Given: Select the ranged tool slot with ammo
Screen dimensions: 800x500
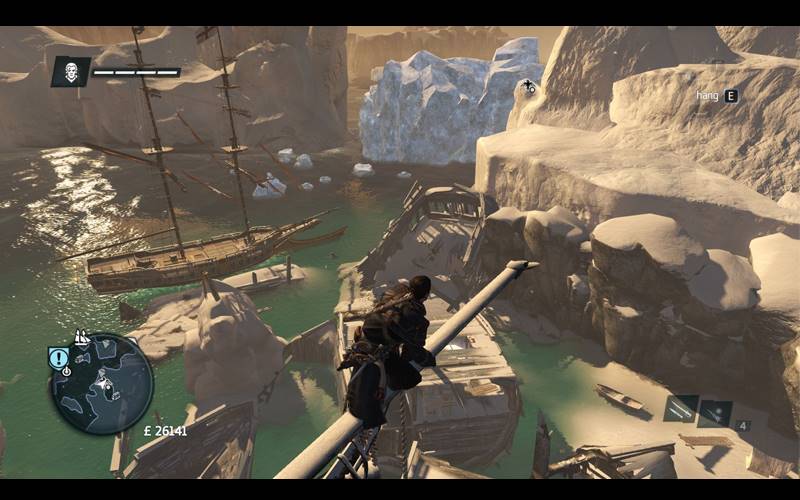Looking at the screenshot, I should pos(716,413).
